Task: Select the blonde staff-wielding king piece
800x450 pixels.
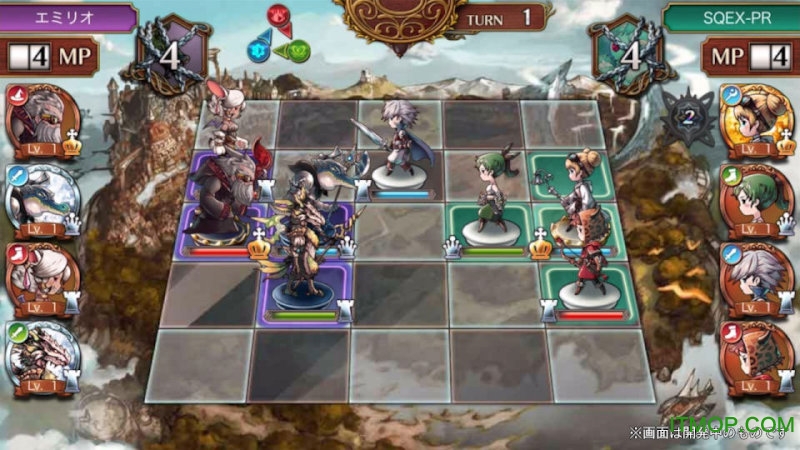Action: point(577,190)
